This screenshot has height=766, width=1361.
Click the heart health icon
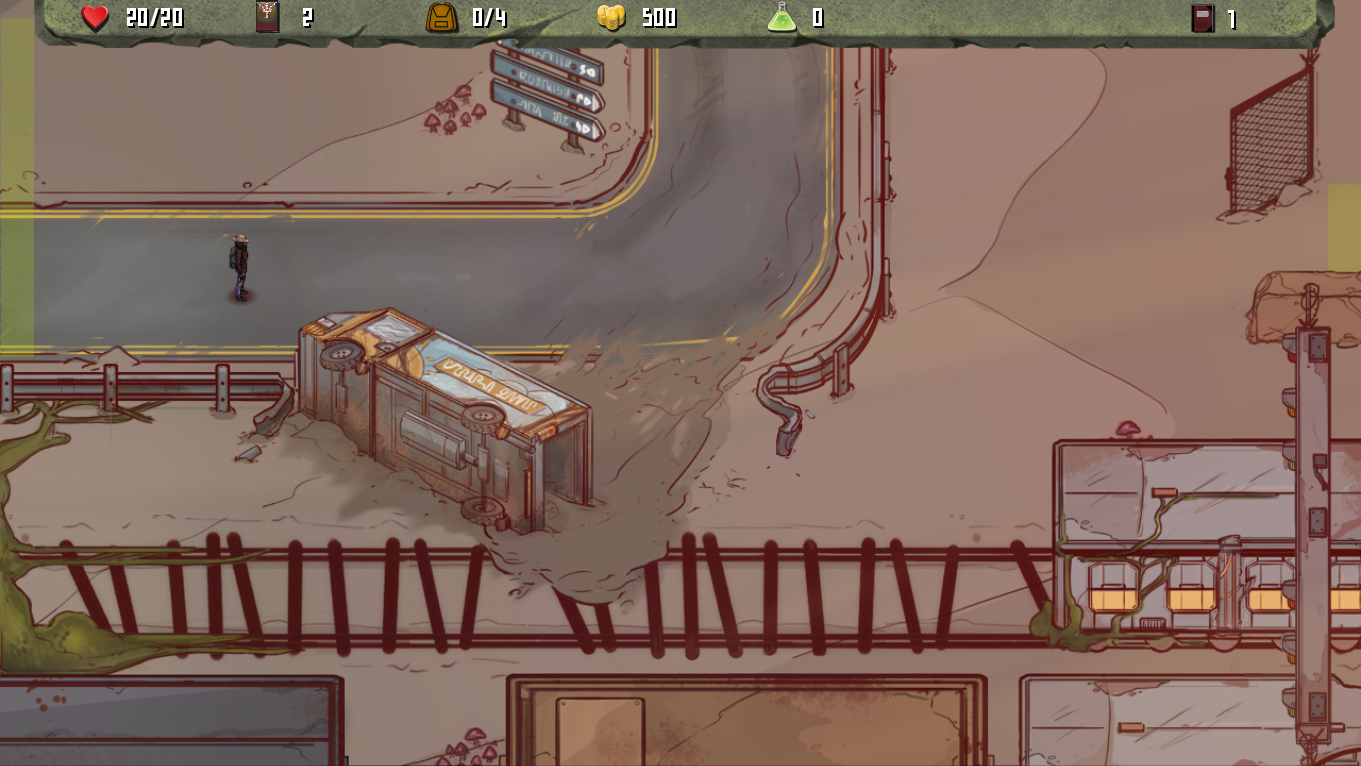(x=96, y=17)
